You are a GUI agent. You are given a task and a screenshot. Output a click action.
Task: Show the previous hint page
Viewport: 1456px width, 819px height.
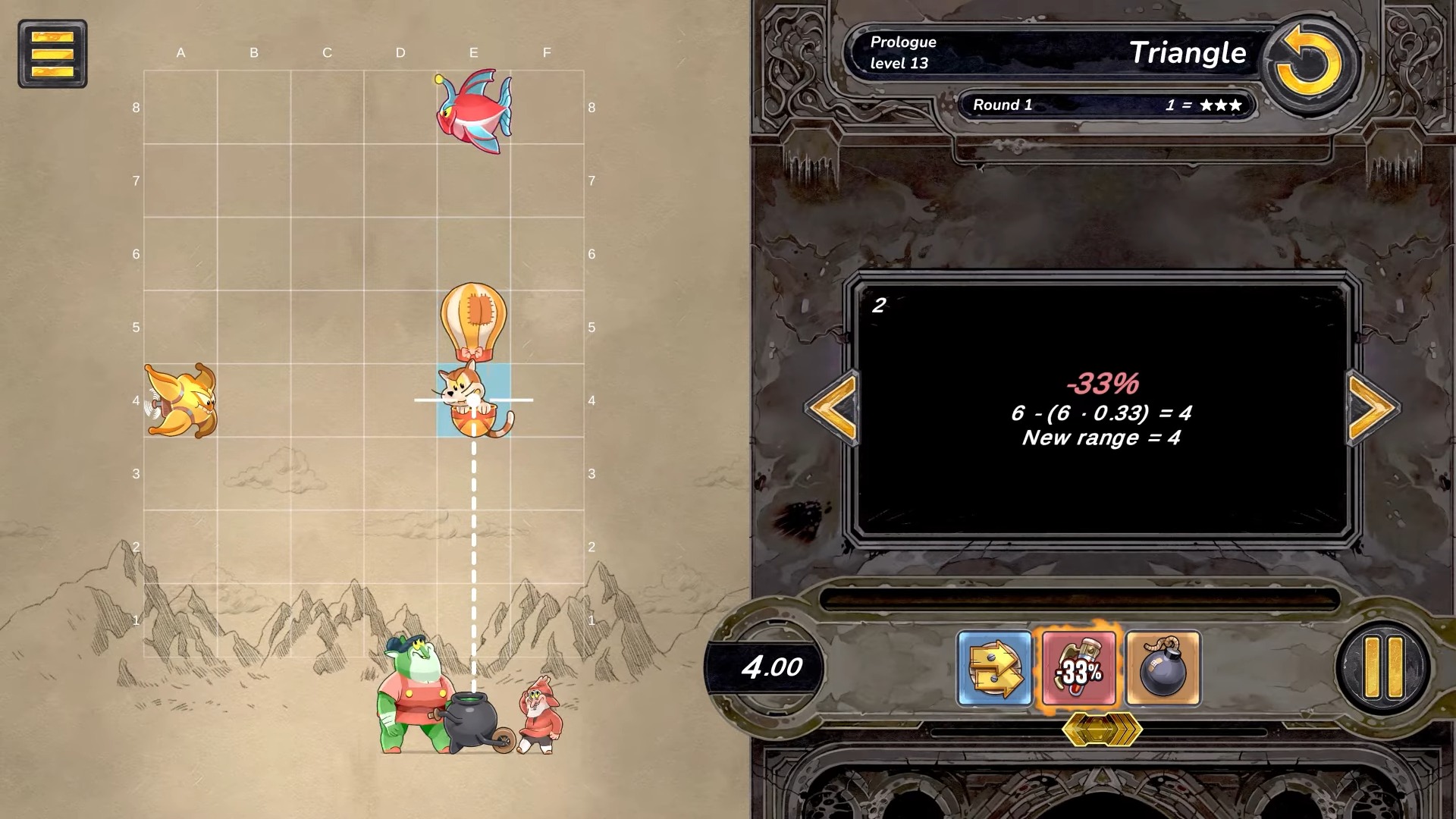(x=833, y=407)
